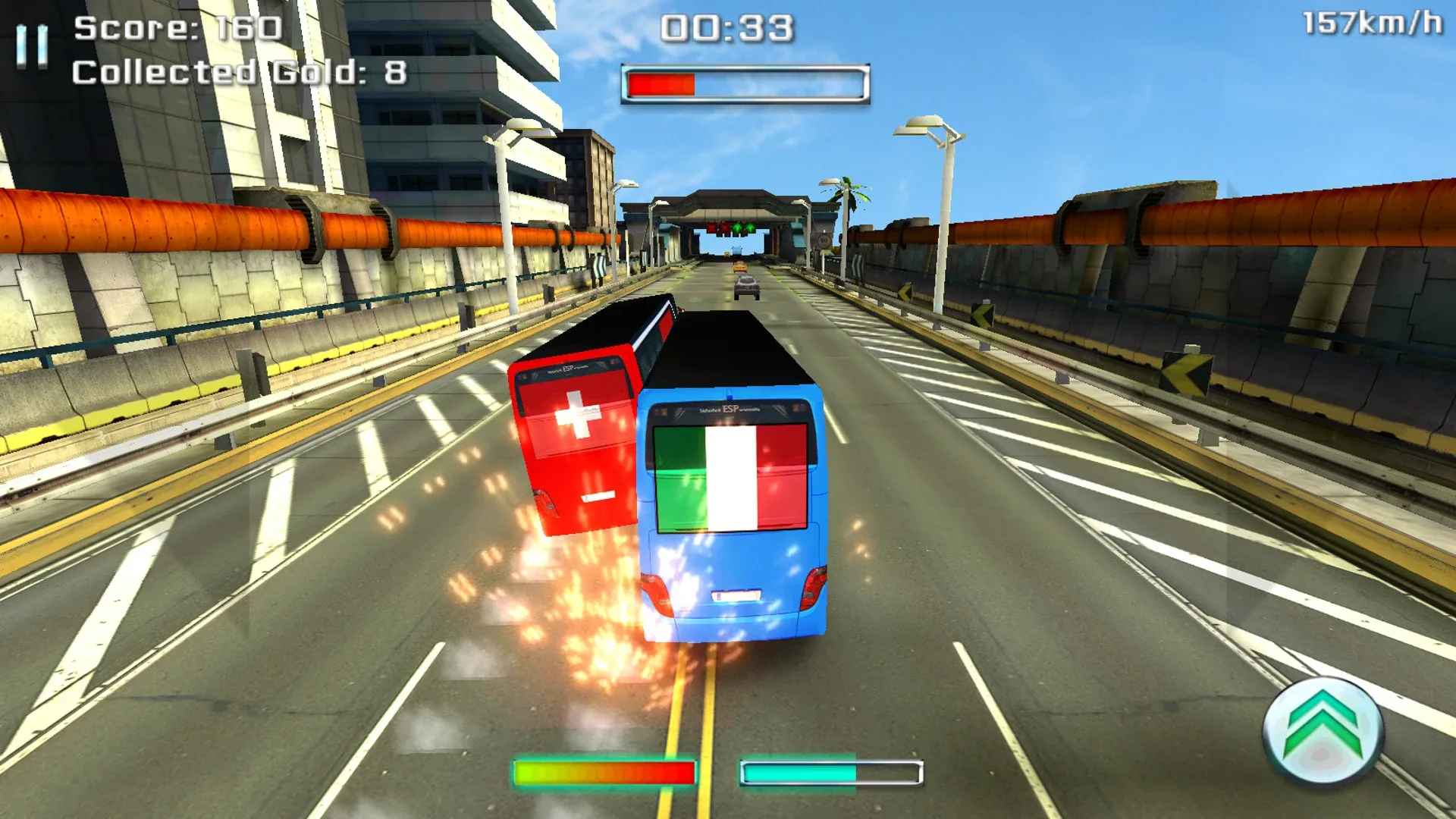Select the timer bar at the top center
This screenshot has width=1456, height=819.
pos(743,81)
